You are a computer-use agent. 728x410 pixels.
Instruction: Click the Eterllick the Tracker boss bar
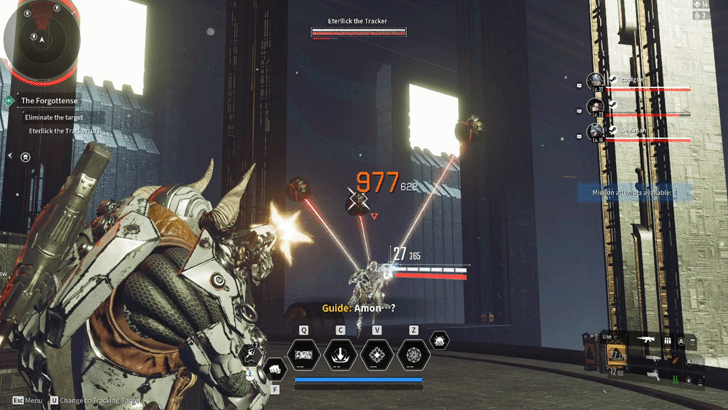coord(358,32)
